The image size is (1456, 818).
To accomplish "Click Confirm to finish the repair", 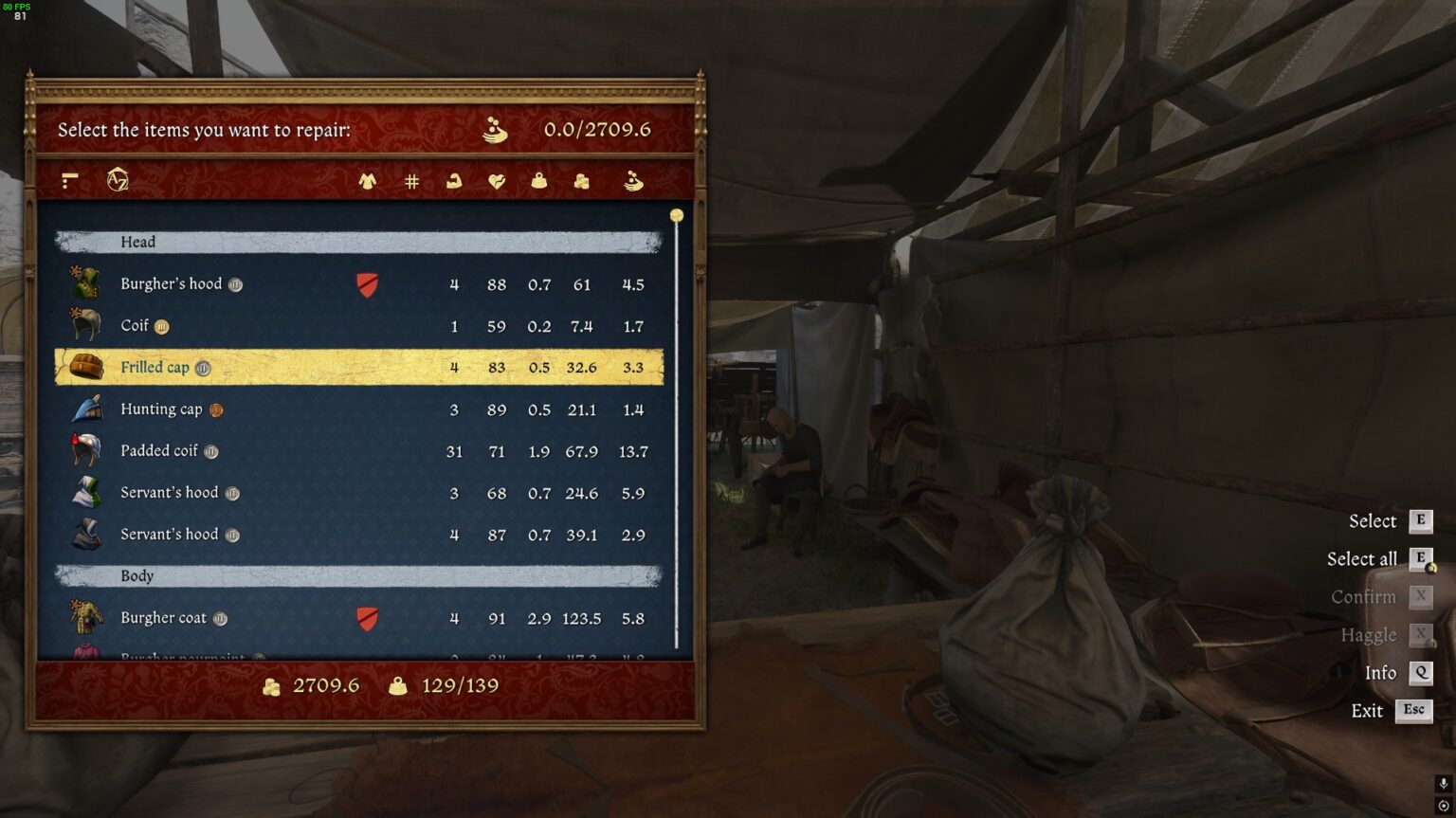I will tap(1366, 596).
